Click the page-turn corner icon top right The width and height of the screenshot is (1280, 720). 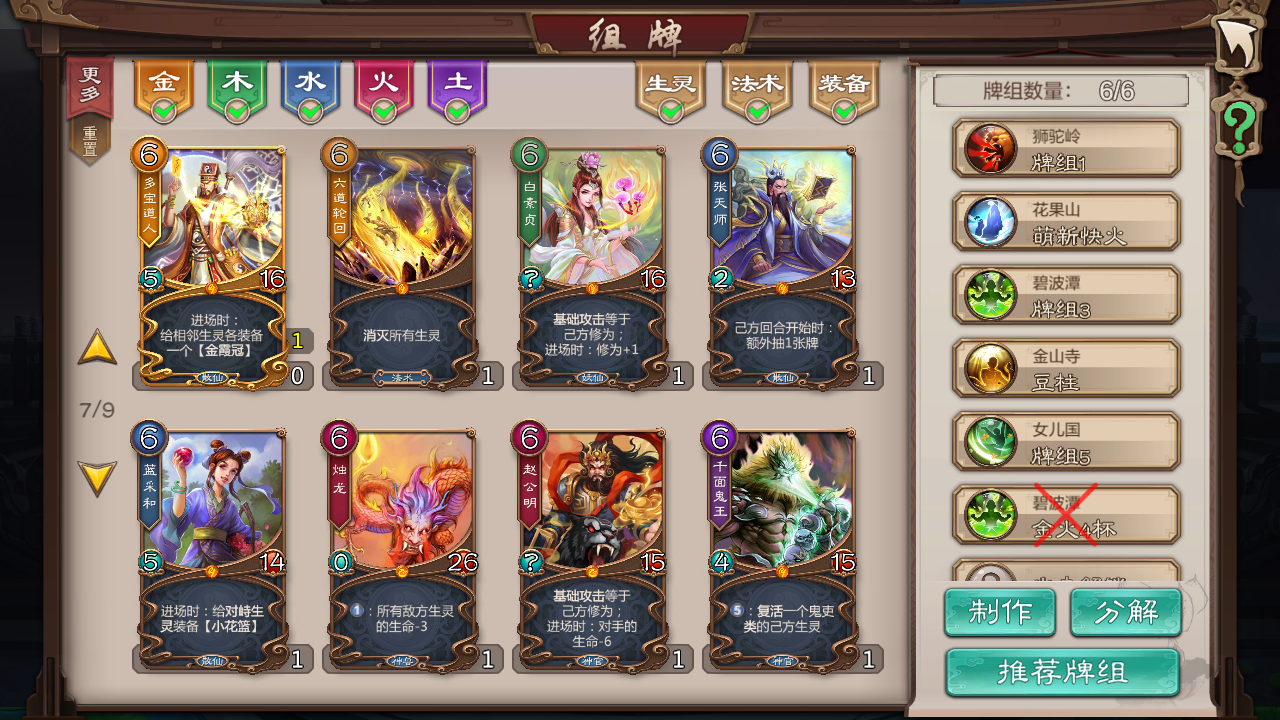click(1238, 40)
